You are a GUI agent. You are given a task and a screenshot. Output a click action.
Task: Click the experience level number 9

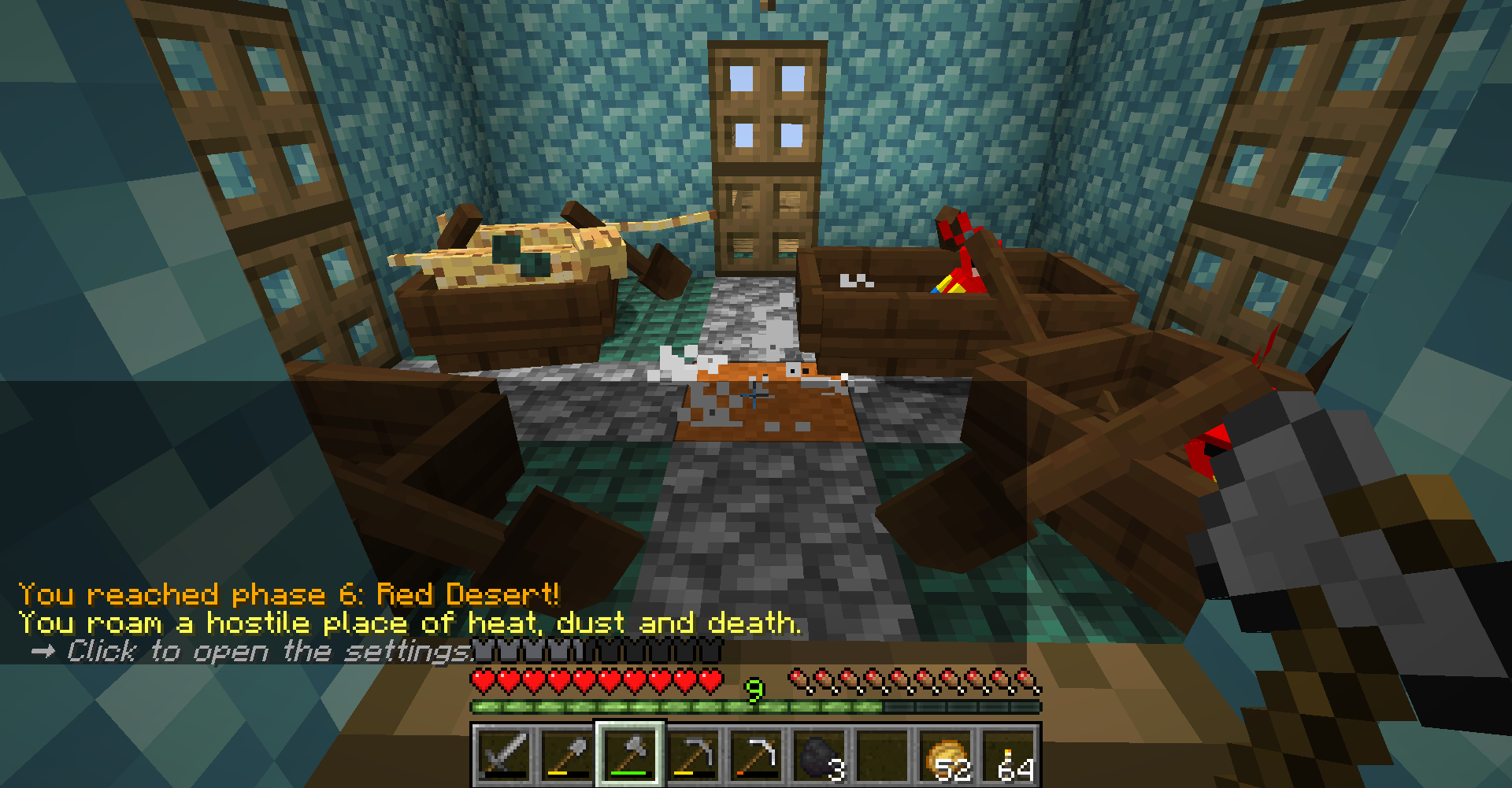click(x=753, y=688)
